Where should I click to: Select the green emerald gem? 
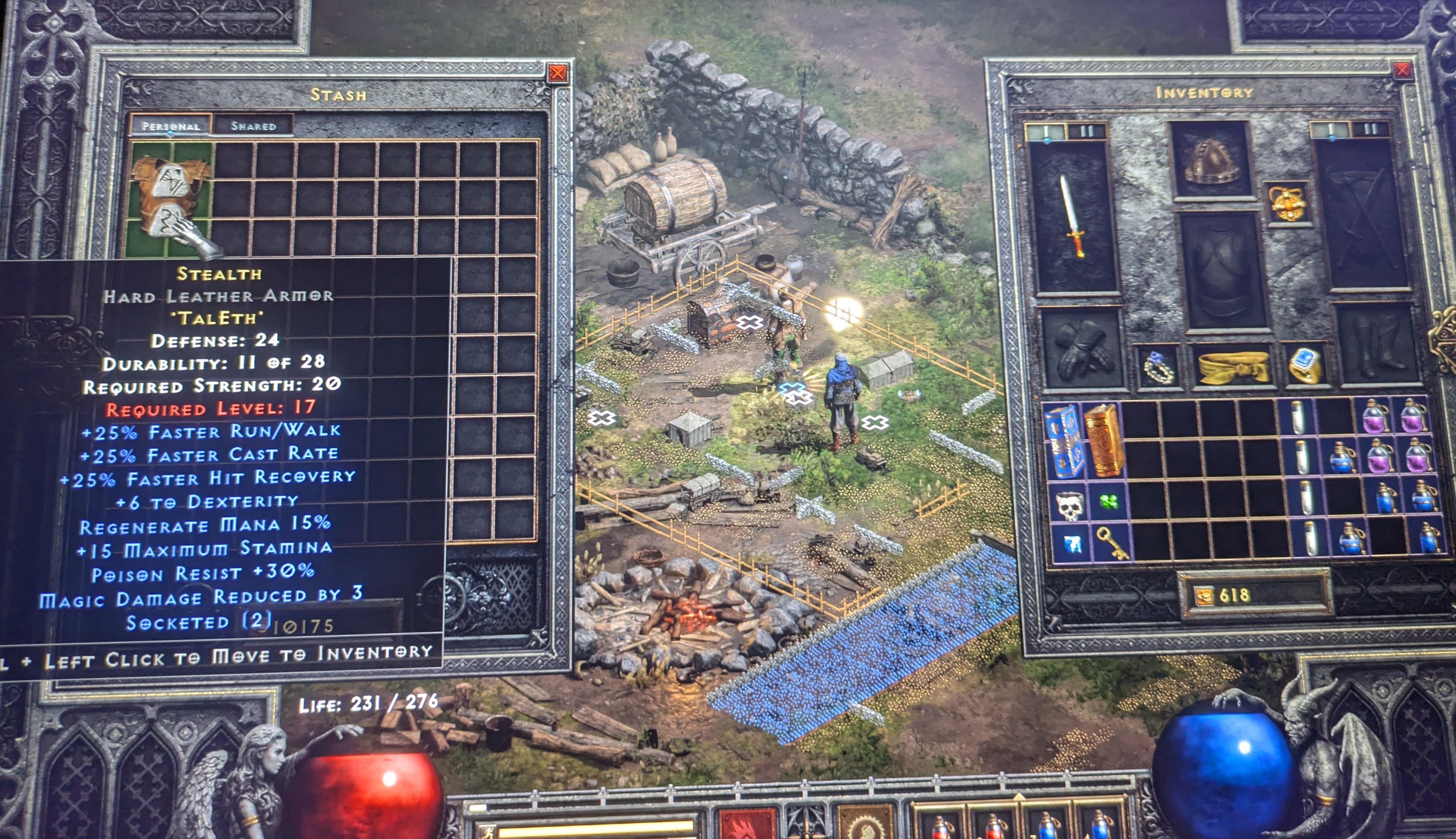(x=1109, y=502)
